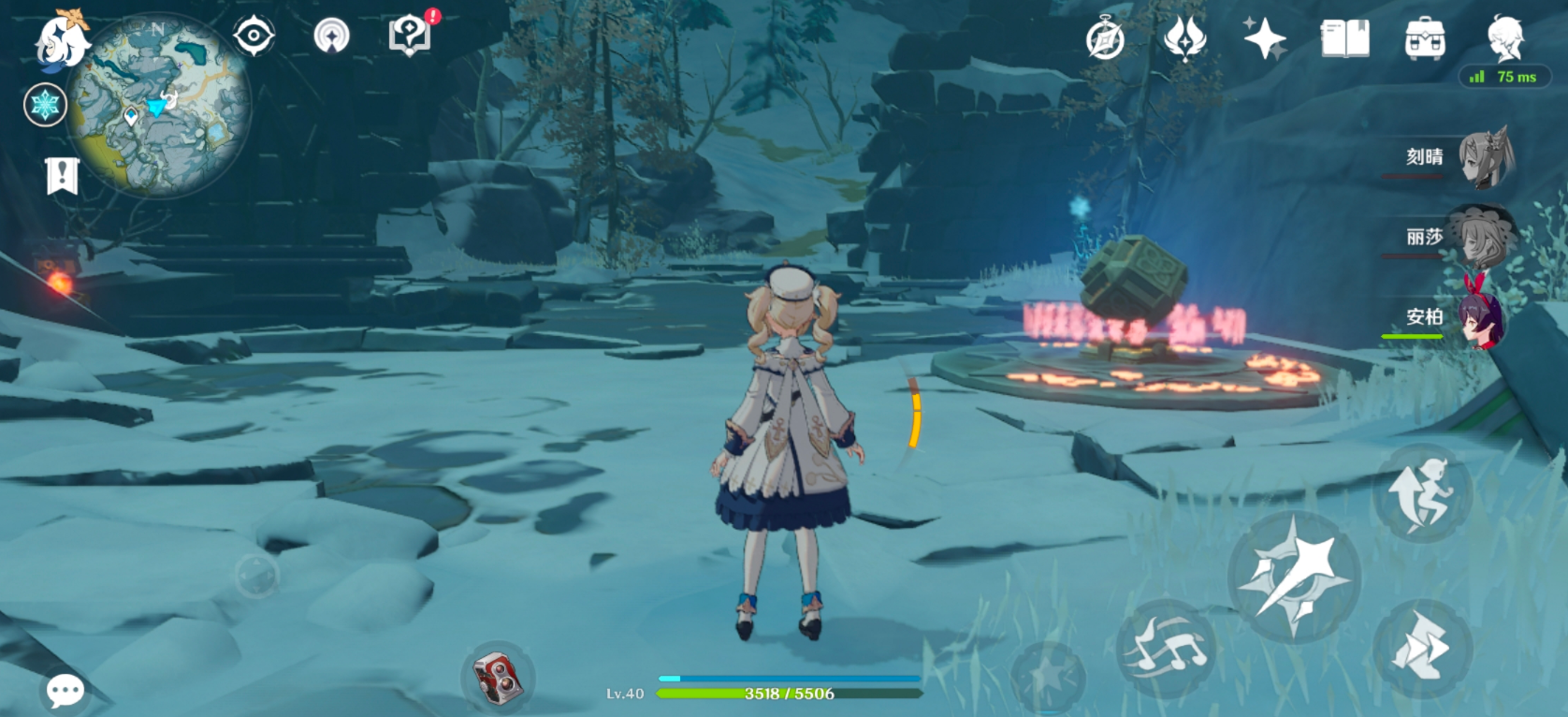Tap the snowflake Sheer Cold status icon
1568x717 pixels.
[45, 104]
